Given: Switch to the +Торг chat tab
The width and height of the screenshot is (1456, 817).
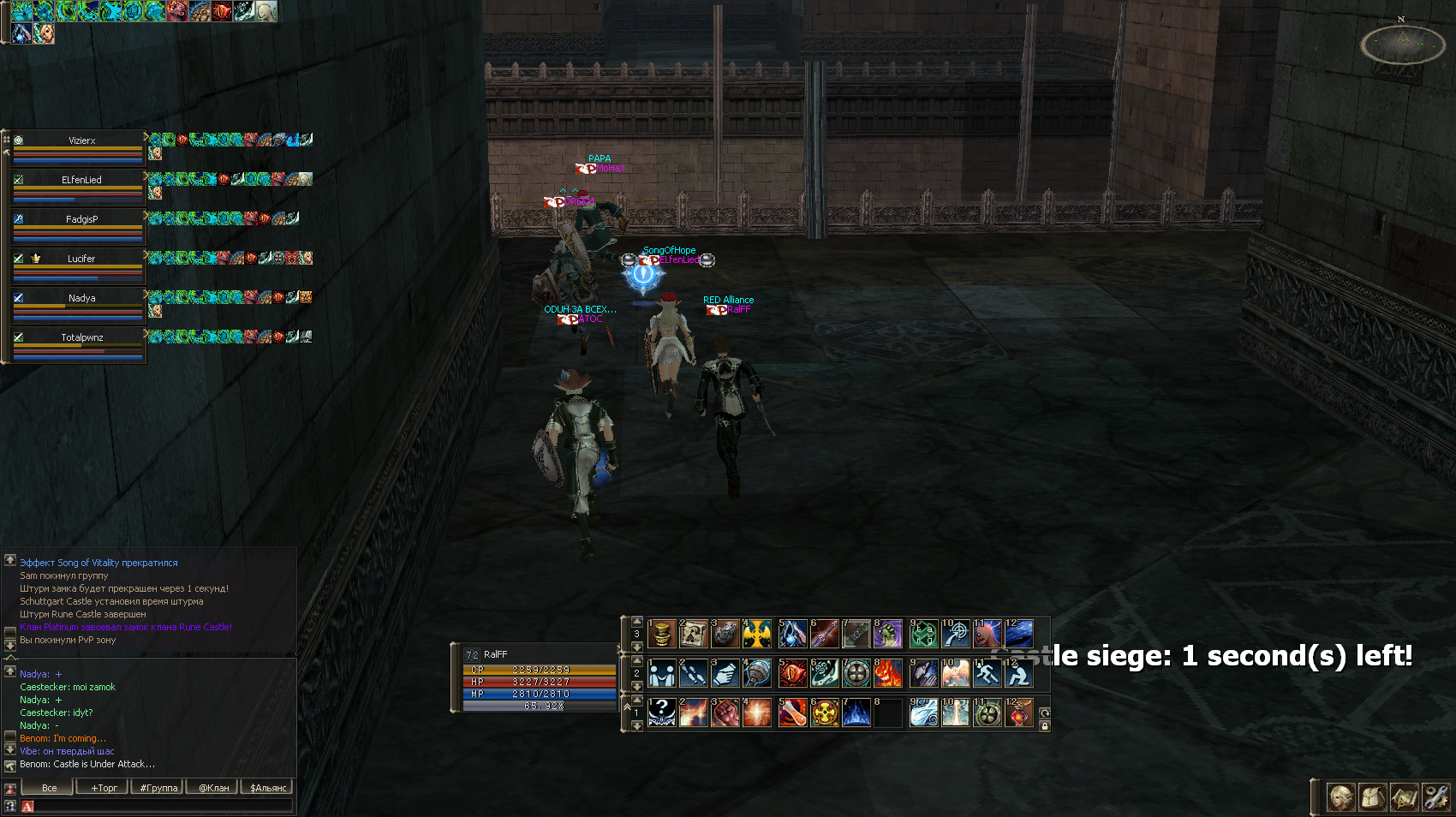Looking at the screenshot, I should (x=103, y=788).
